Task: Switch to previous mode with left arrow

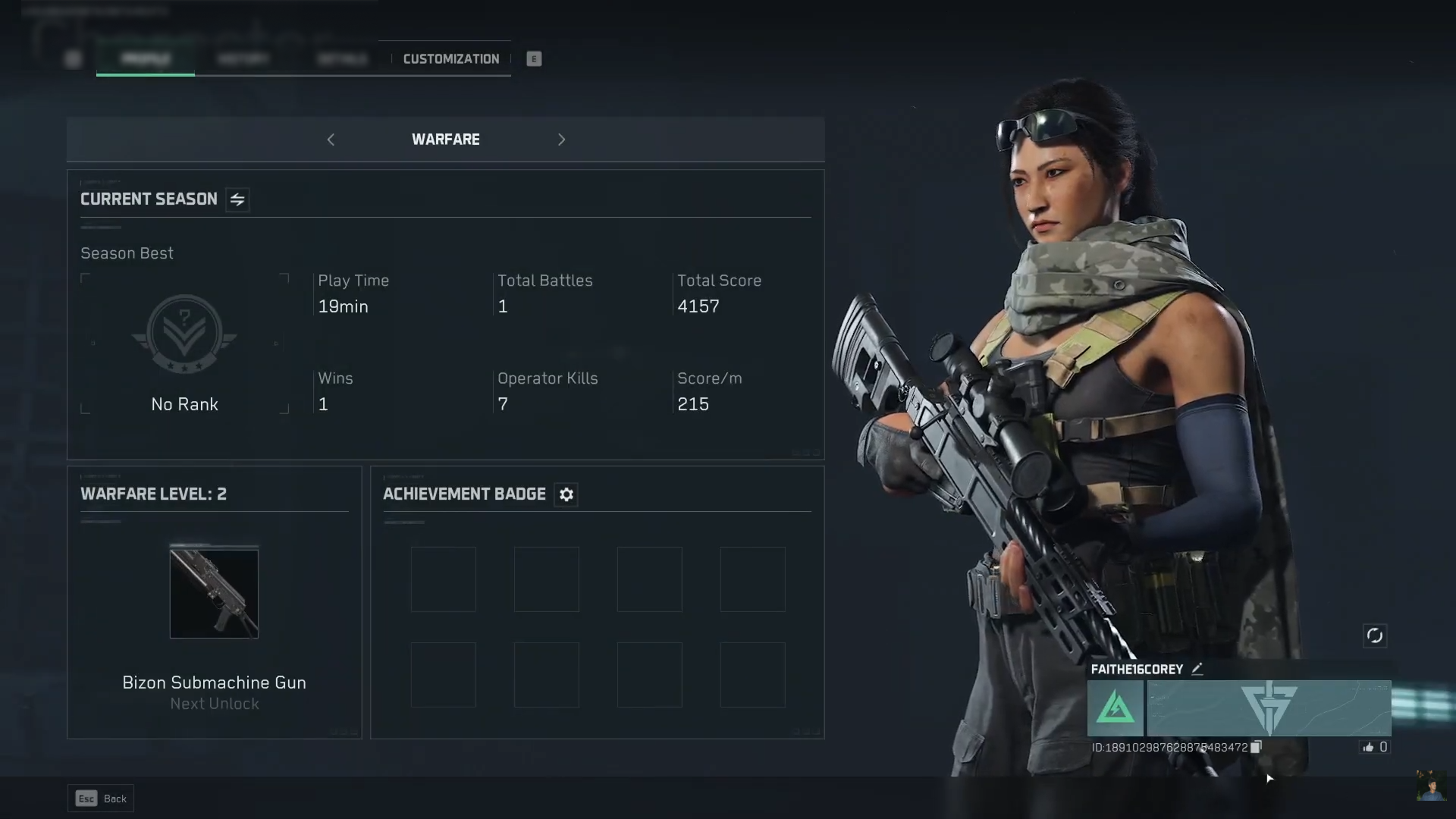Action: [x=331, y=140]
